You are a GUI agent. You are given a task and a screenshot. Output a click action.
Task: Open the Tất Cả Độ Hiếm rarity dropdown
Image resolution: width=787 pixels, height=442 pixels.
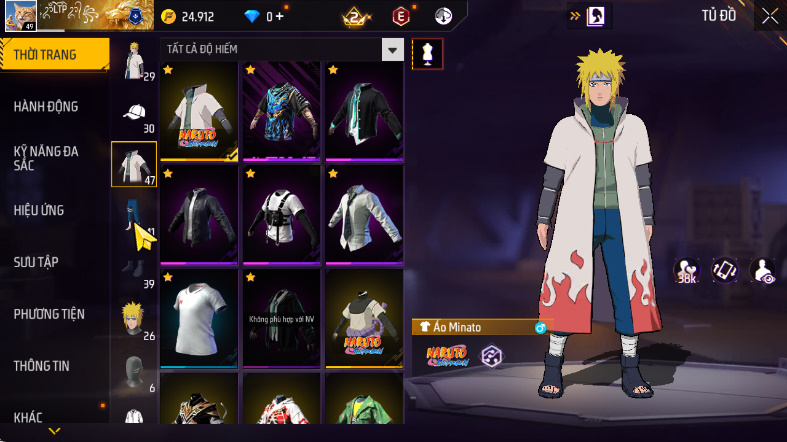click(x=393, y=50)
